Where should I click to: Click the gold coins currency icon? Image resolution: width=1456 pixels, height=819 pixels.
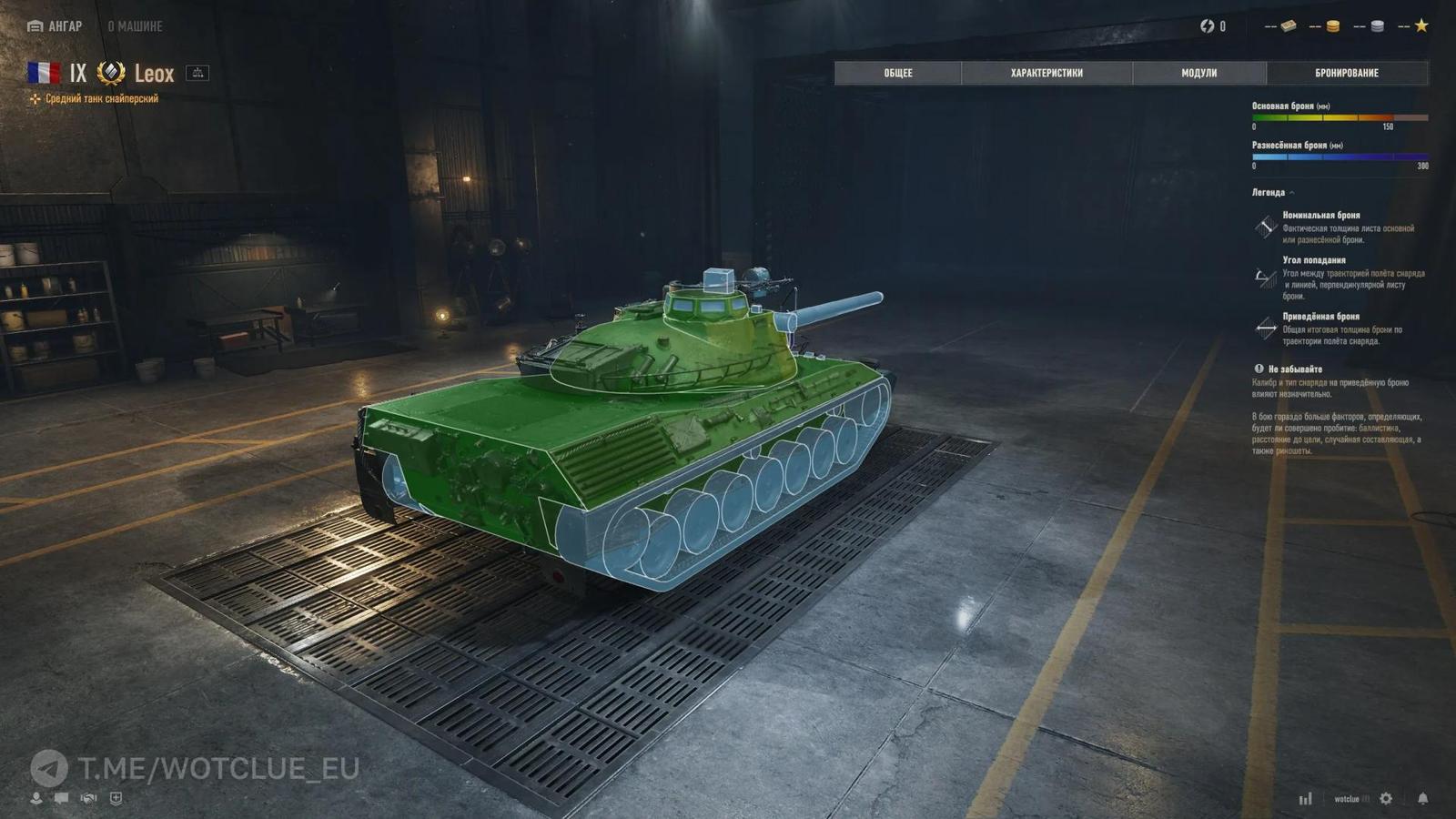[1333, 26]
